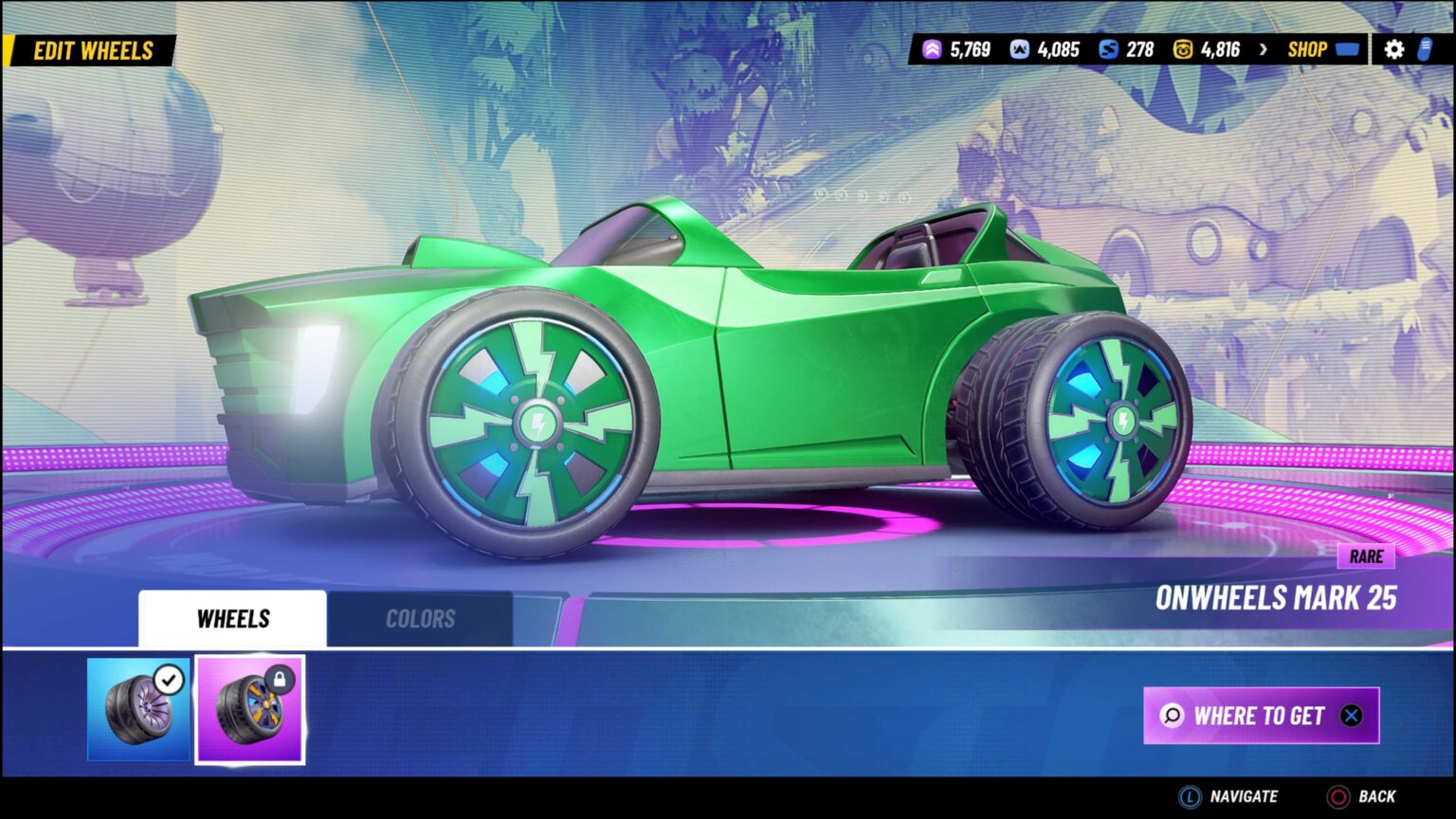Select the locked Onwheels Mark 25 thumbnail
The width and height of the screenshot is (1456, 819).
(x=250, y=711)
